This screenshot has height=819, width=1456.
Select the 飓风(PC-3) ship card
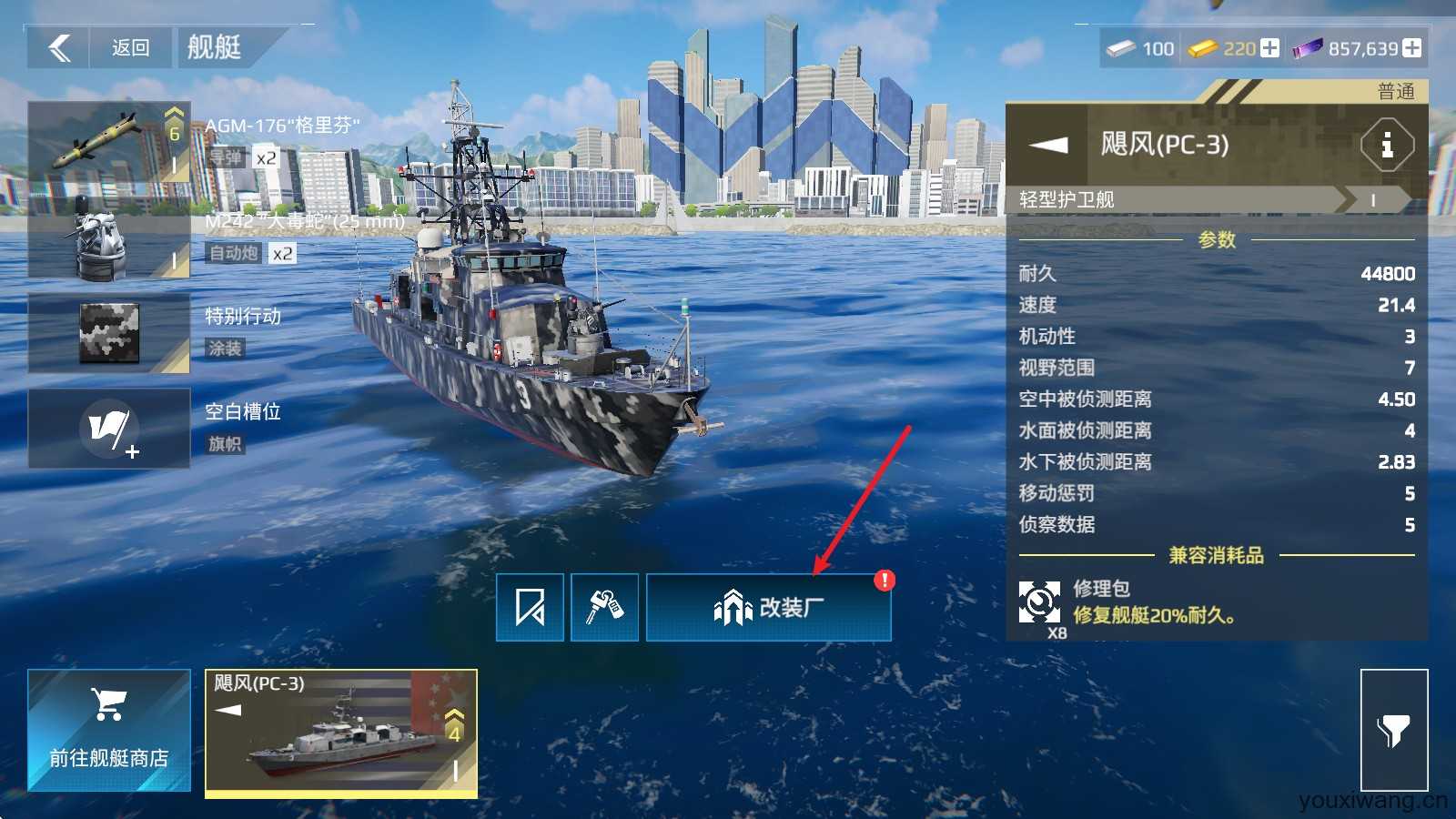coord(341,733)
